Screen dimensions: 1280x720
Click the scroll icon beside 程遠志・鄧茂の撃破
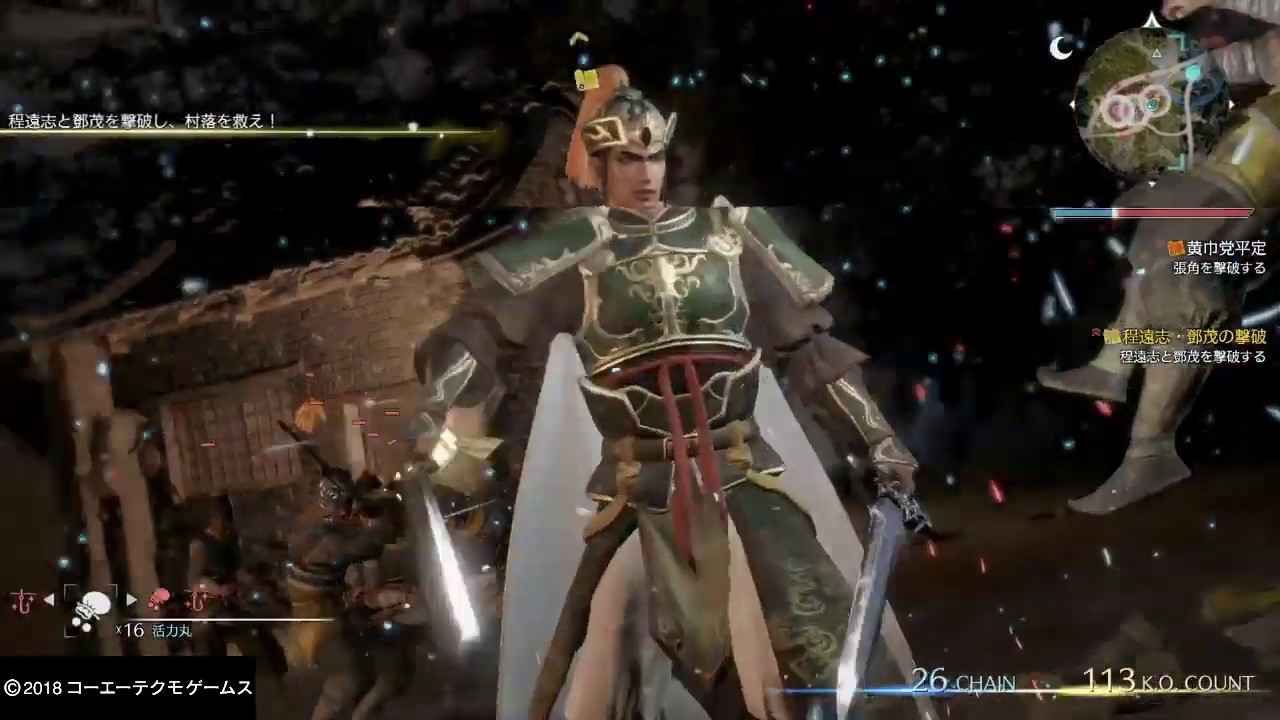(x=1113, y=338)
